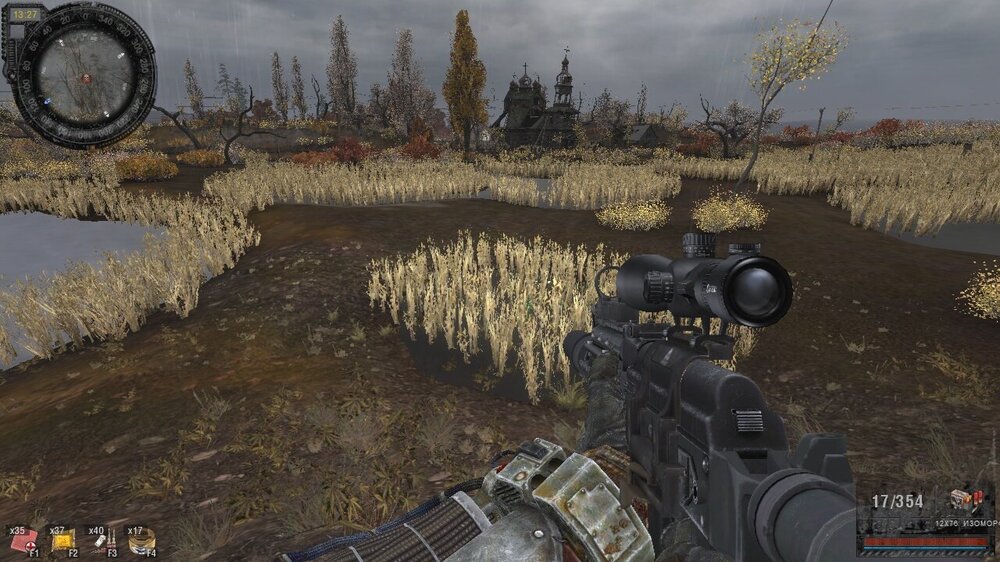
Task: Click the circular compass minimap
Action: 84,76
